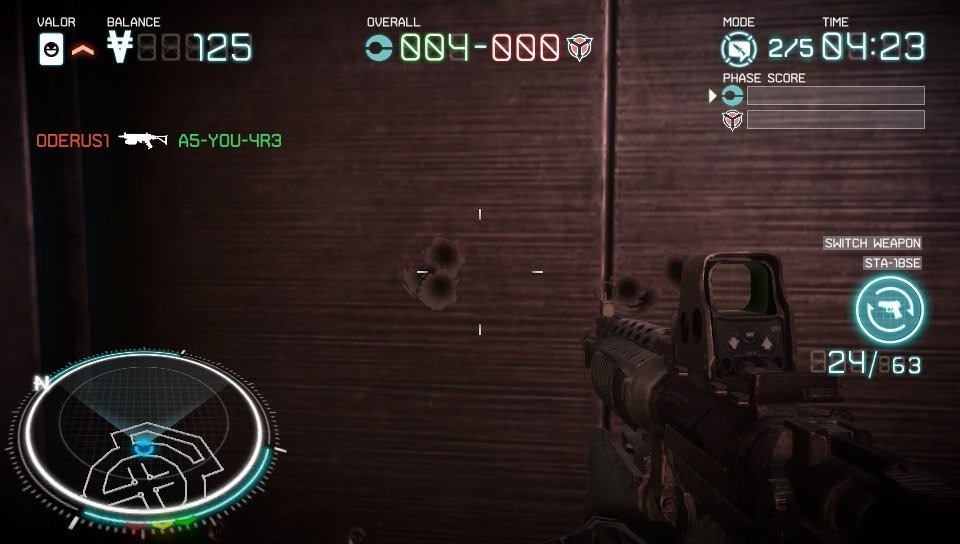Image resolution: width=960 pixels, height=544 pixels.
Task: Click the machine gun icon in kill feed
Action: coord(143,141)
